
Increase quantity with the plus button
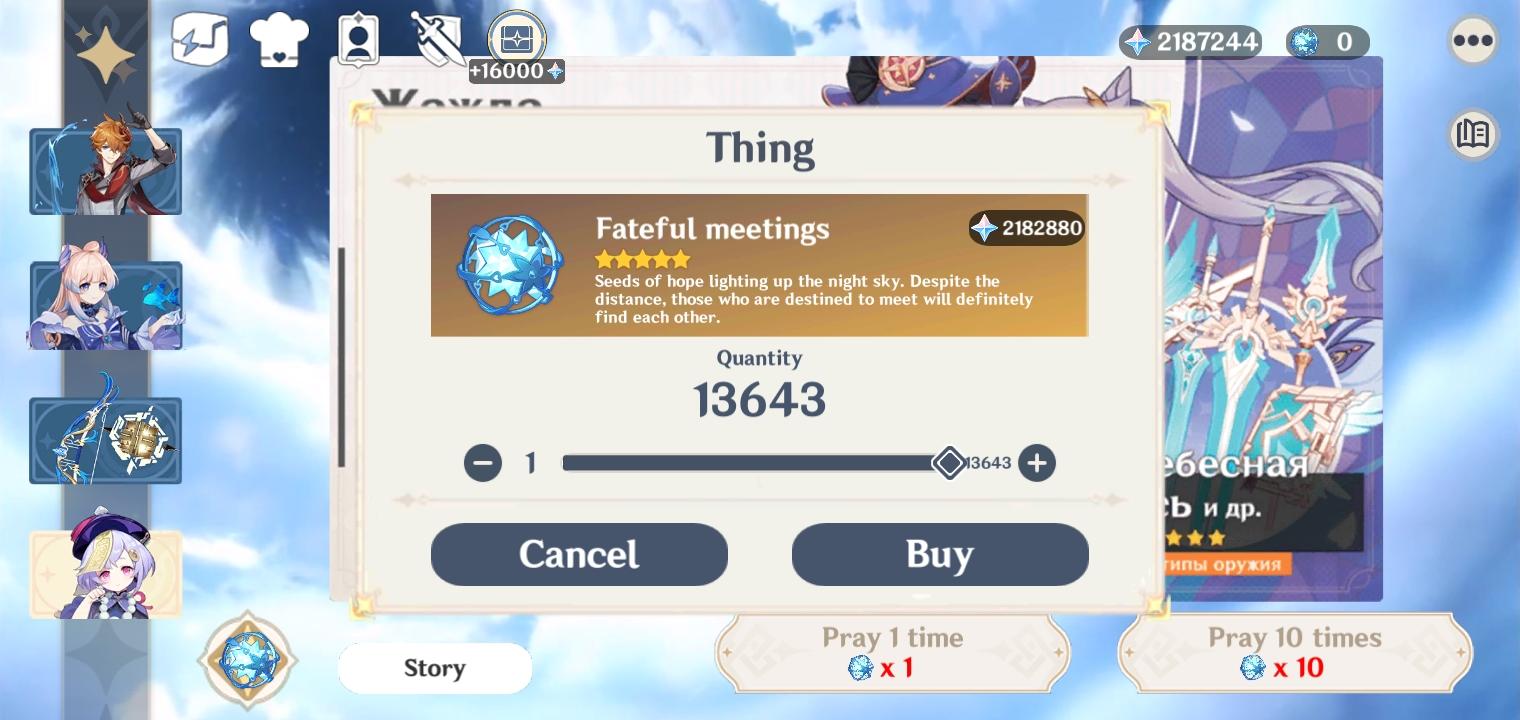[x=1037, y=463]
